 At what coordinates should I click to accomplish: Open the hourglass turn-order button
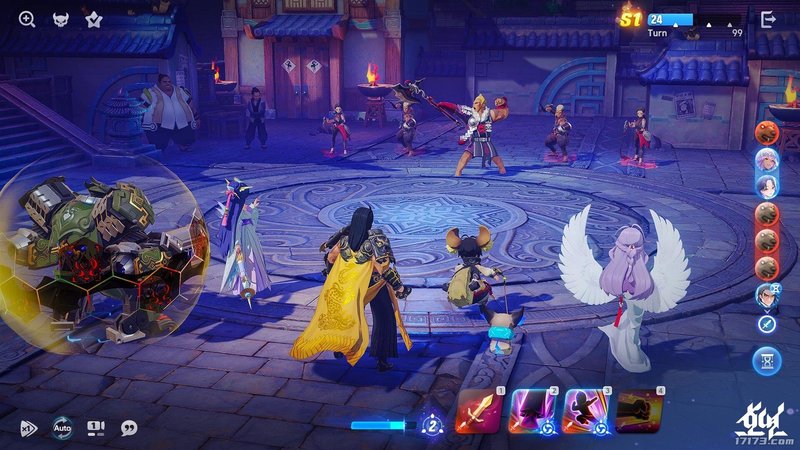[x=768, y=358]
